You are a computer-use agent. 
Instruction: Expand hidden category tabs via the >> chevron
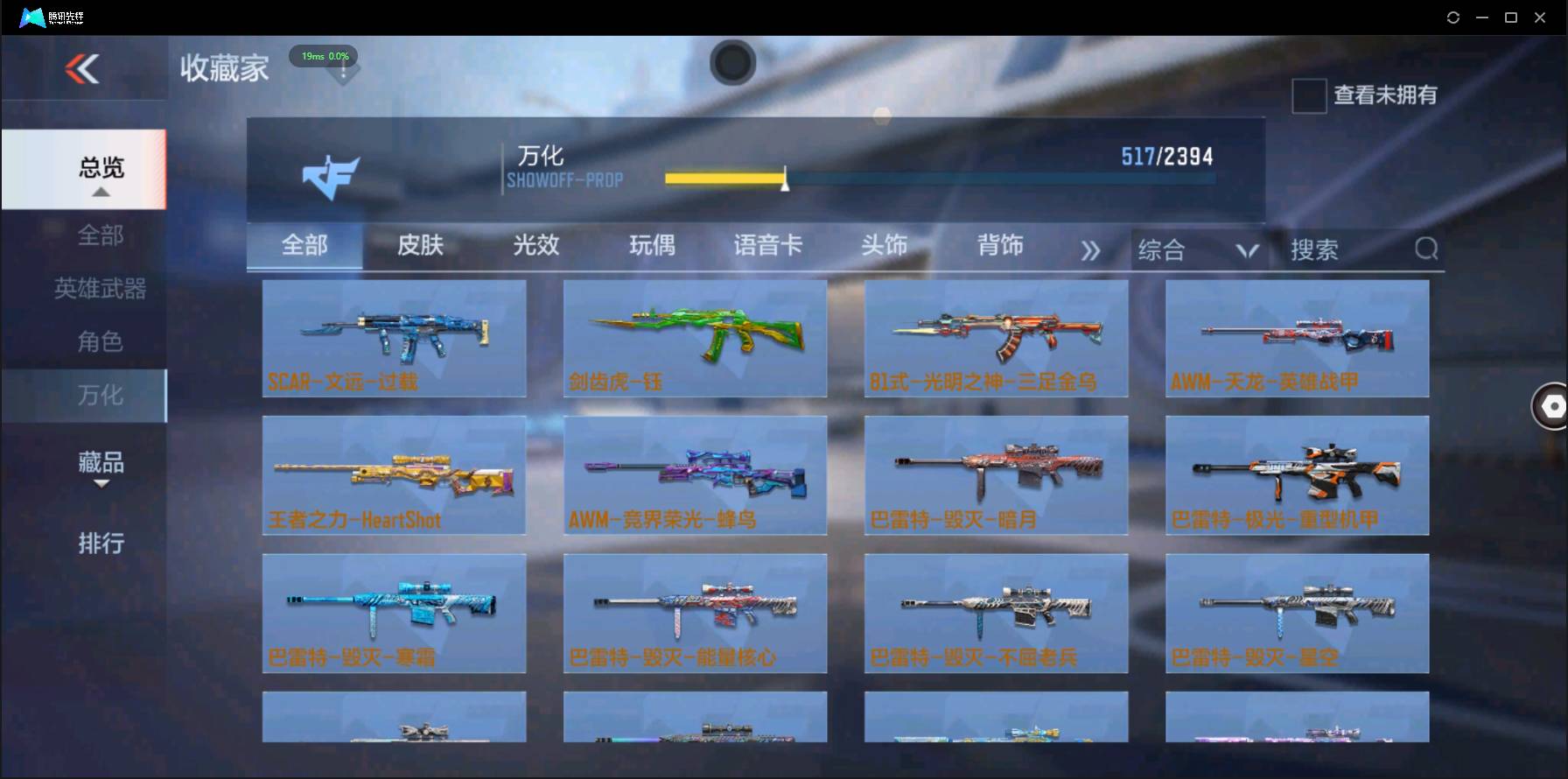coord(1090,249)
